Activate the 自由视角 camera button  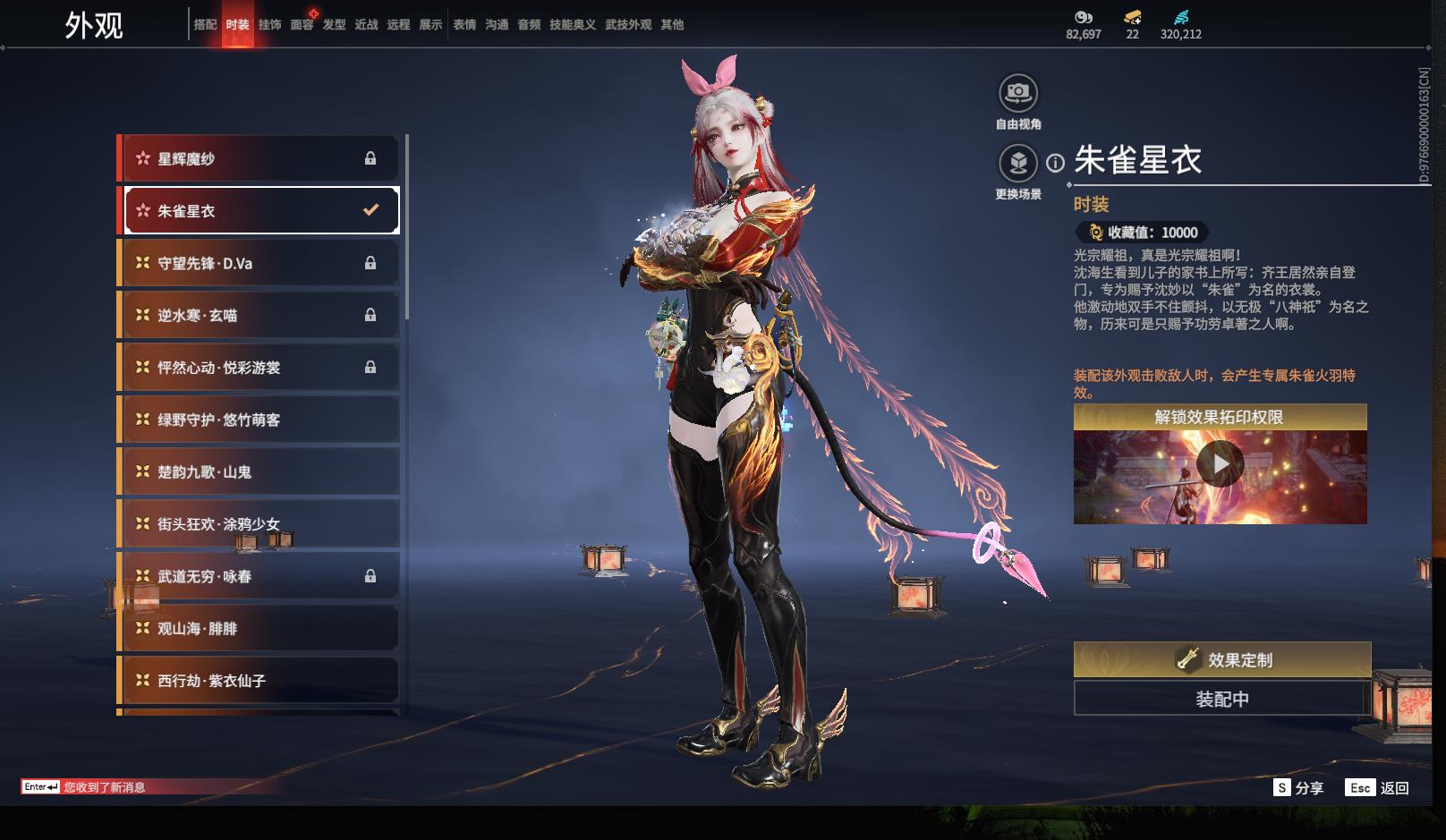pos(1018,93)
